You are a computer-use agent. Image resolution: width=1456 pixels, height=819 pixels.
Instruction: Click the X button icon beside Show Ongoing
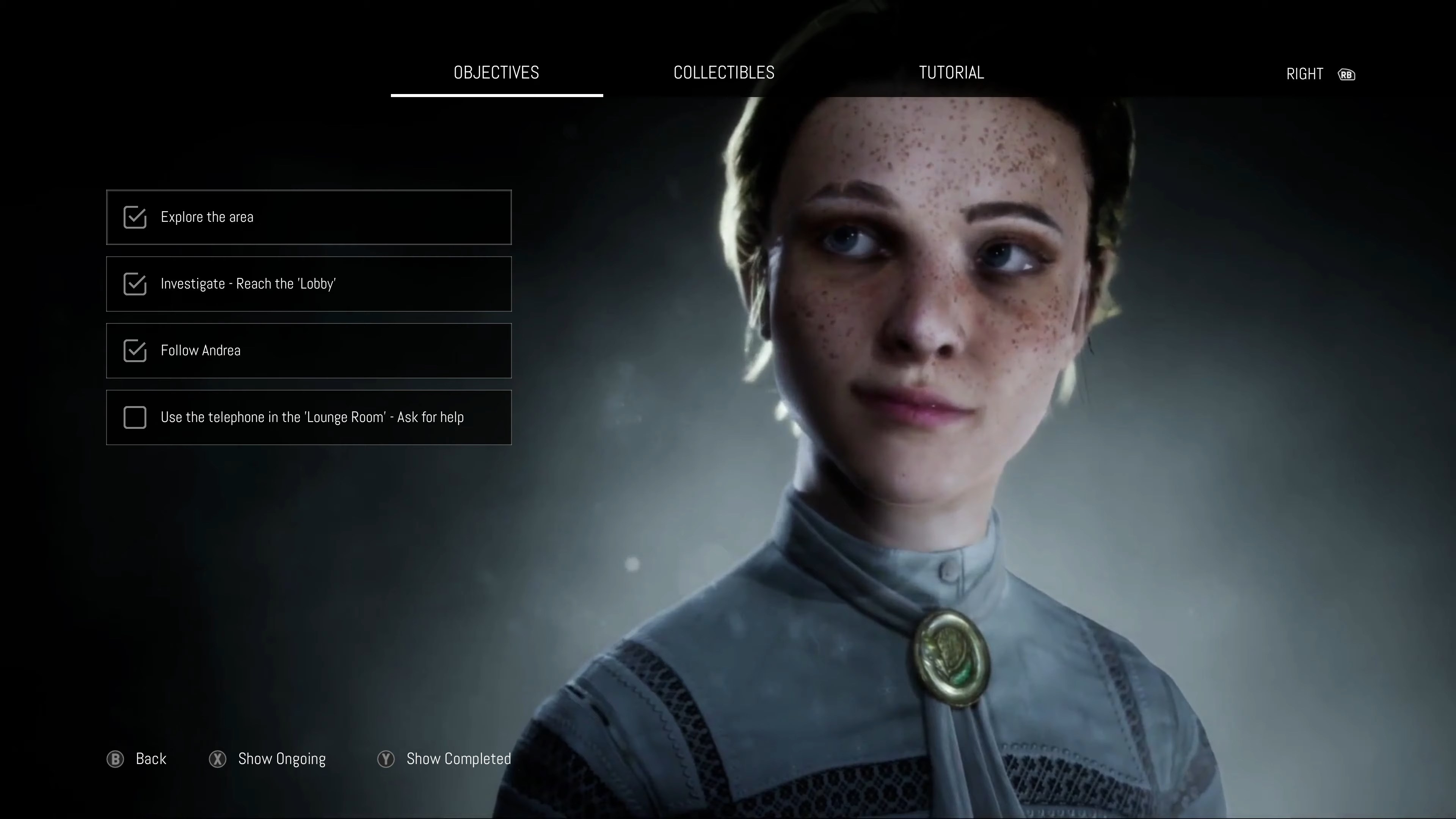(x=218, y=759)
